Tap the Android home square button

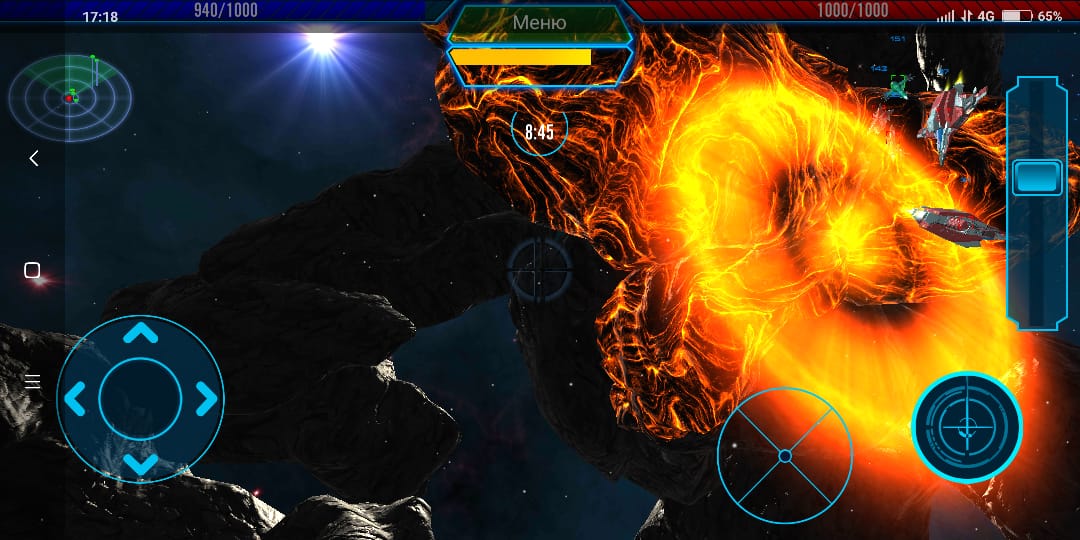[x=32, y=270]
